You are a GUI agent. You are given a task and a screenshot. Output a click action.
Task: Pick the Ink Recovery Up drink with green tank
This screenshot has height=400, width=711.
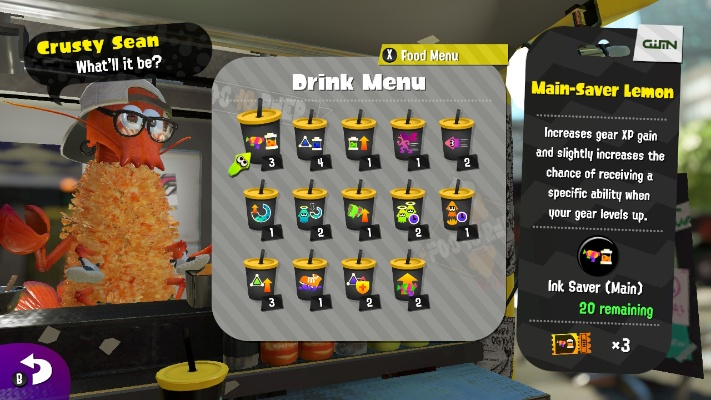coord(358,140)
